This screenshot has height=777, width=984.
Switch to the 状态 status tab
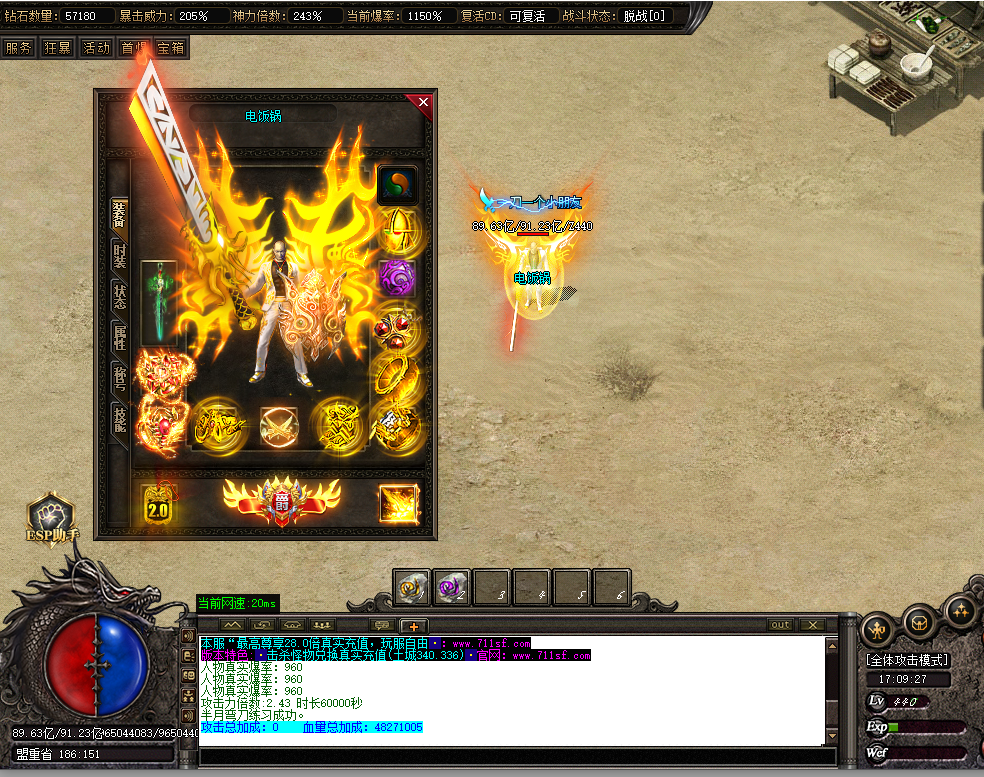click(x=119, y=295)
